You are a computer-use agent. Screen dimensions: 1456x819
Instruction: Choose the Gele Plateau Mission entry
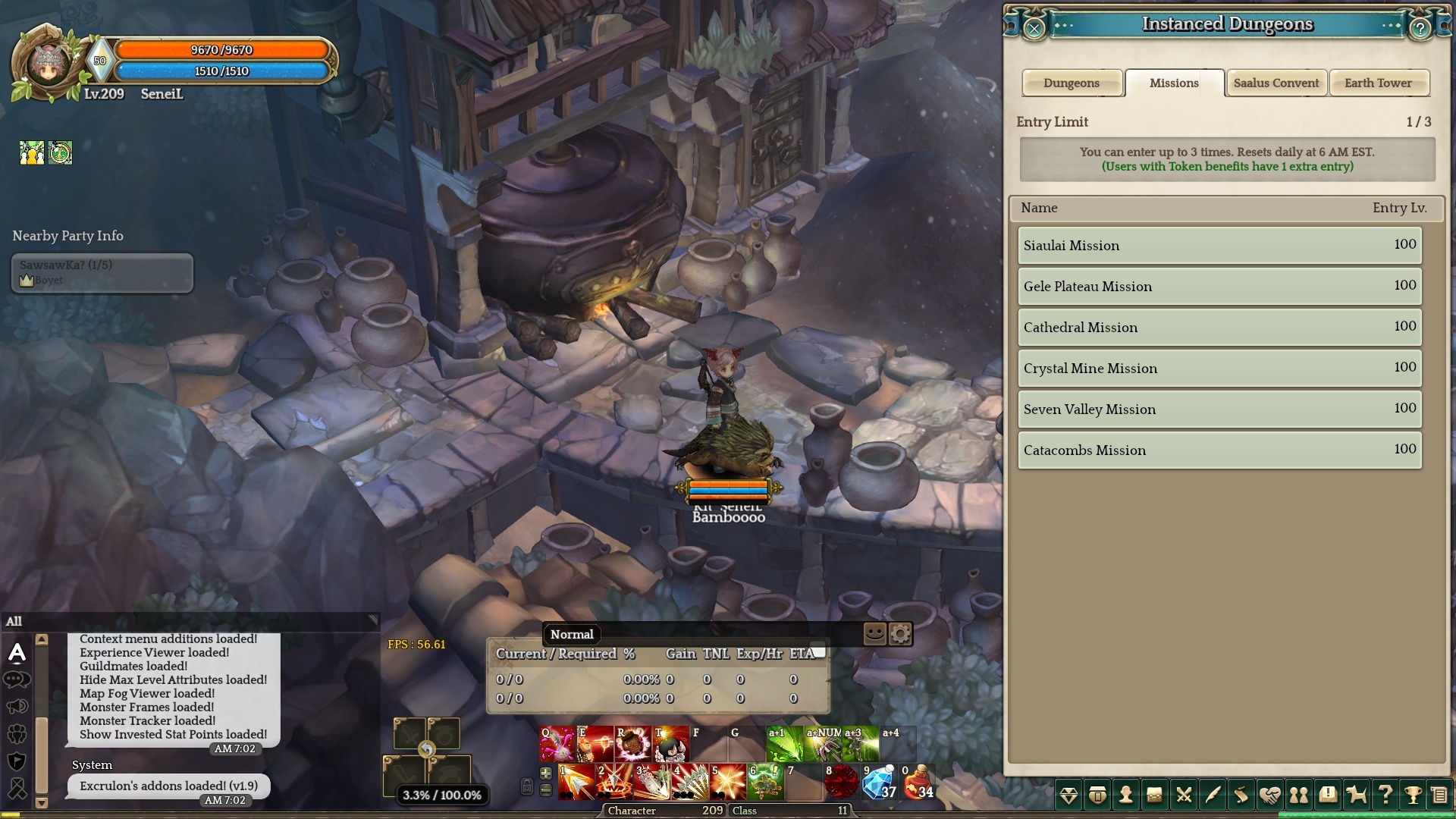coord(1219,286)
